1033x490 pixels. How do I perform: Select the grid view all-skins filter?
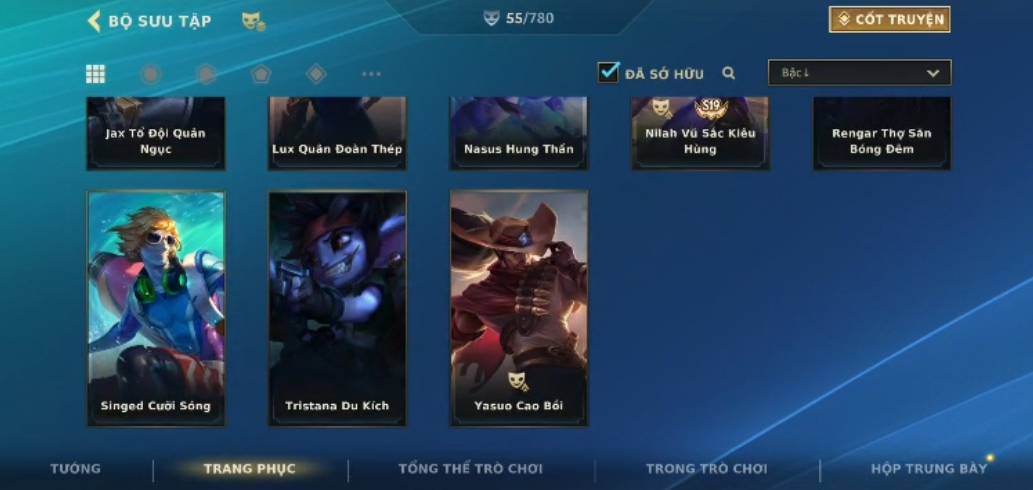click(95, 74)
